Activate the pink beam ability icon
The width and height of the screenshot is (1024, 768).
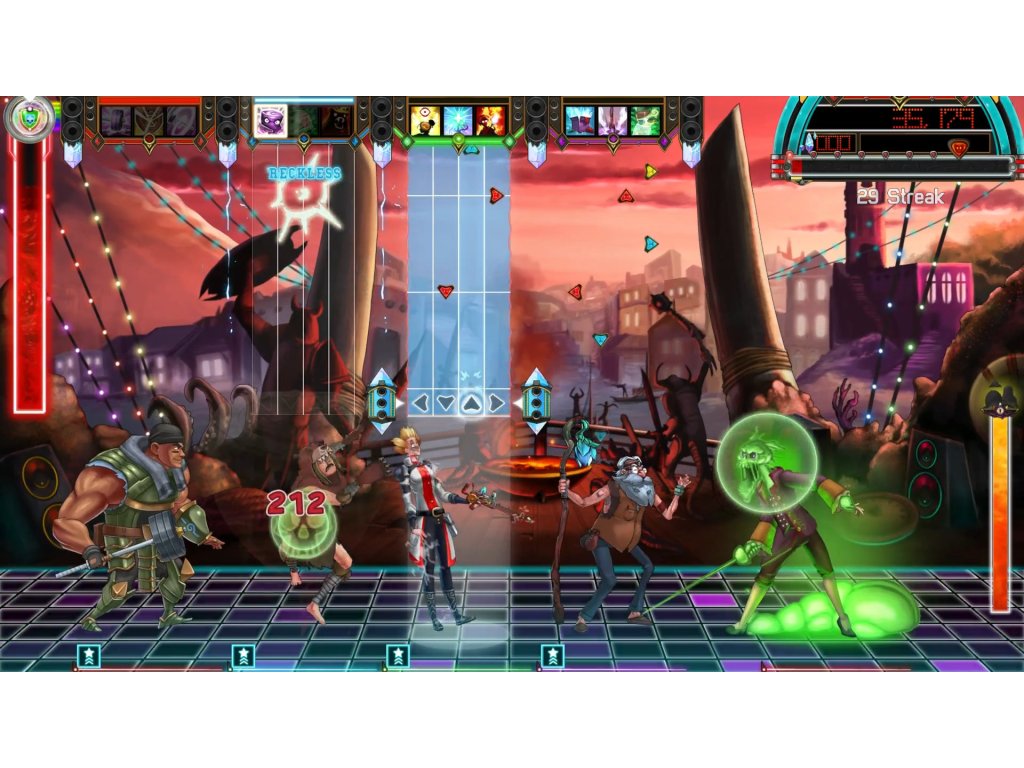(612, 121)
